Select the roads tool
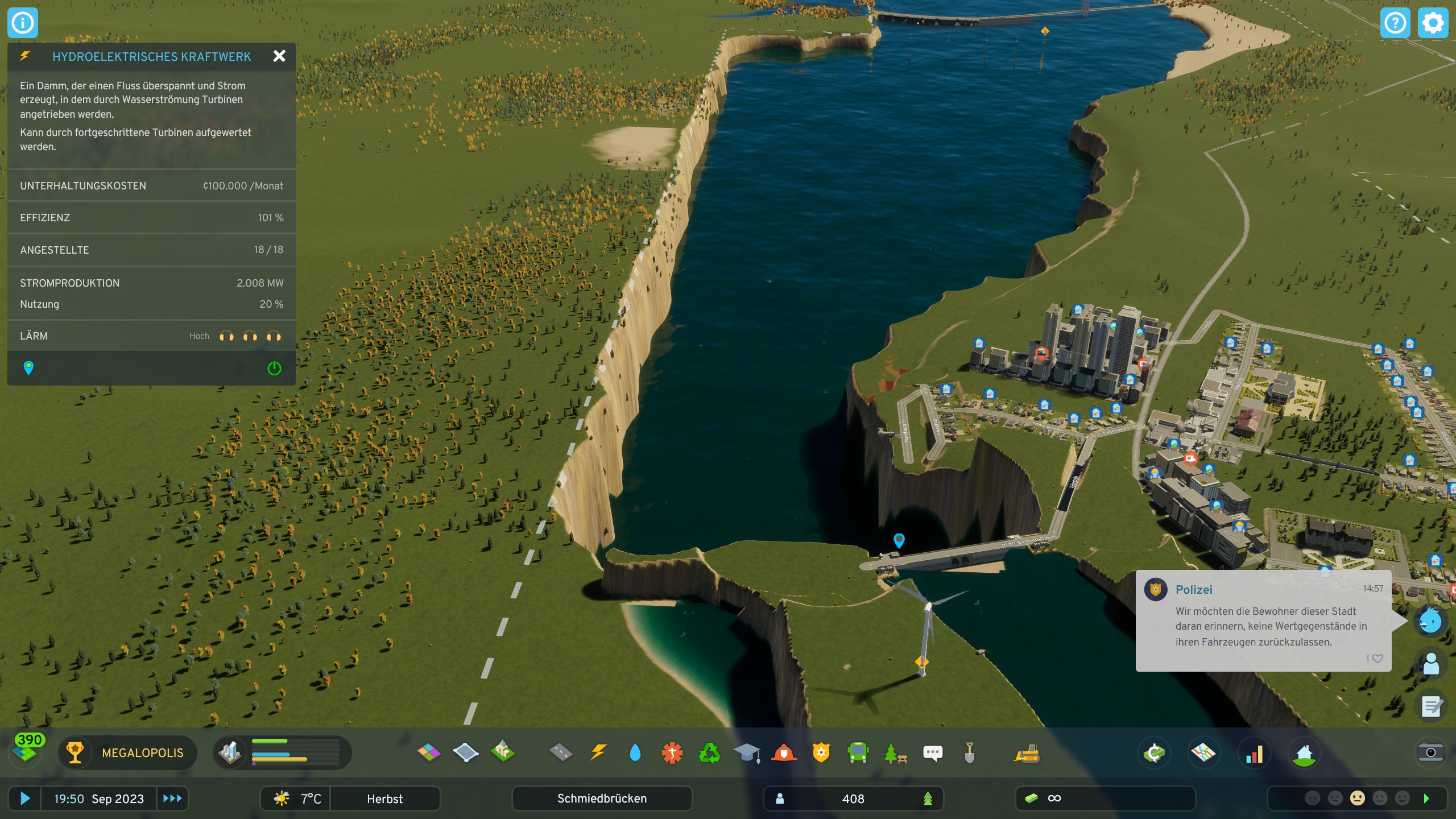The height and width of the screenshot is (819, 1456). coord(561,753)
